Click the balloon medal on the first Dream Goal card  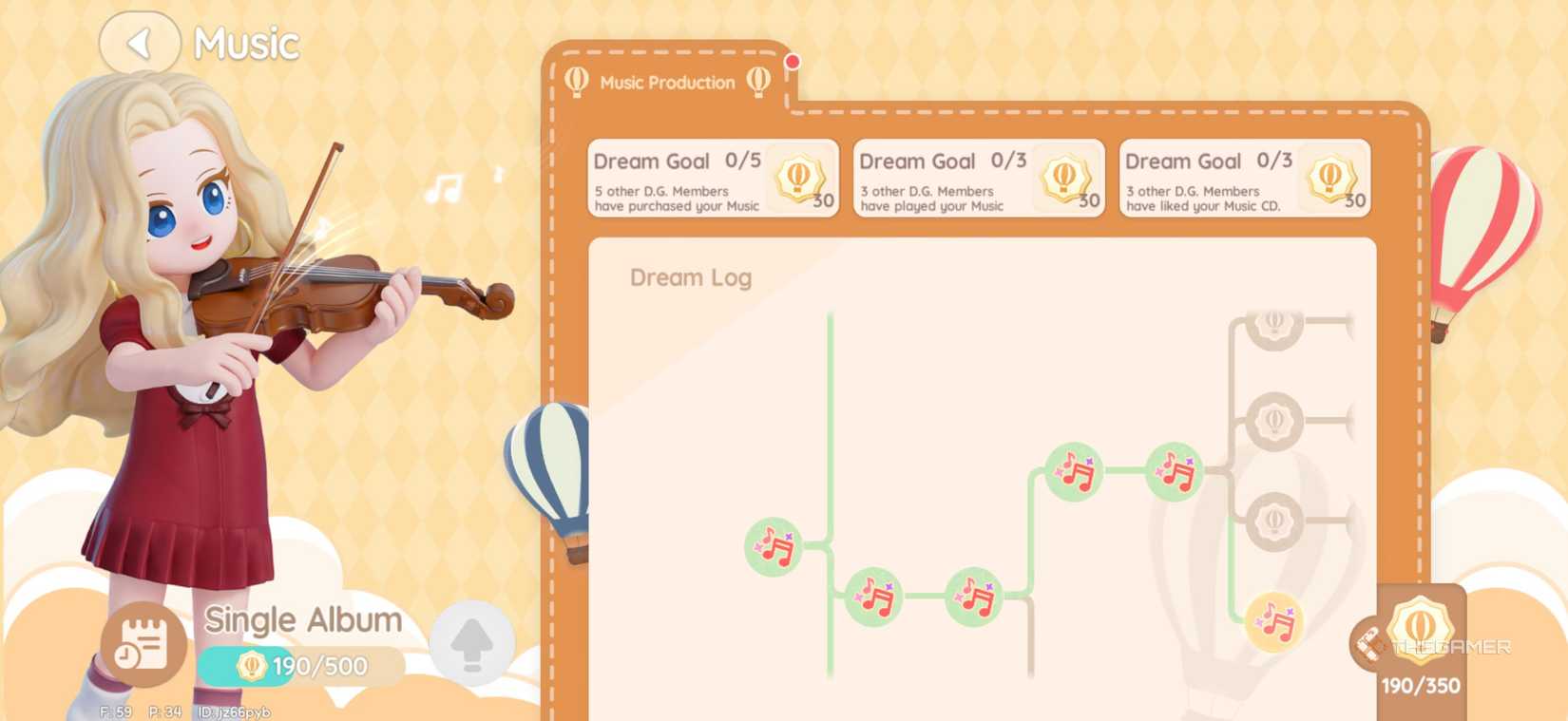pyautogui.click(x=799, y=179)
